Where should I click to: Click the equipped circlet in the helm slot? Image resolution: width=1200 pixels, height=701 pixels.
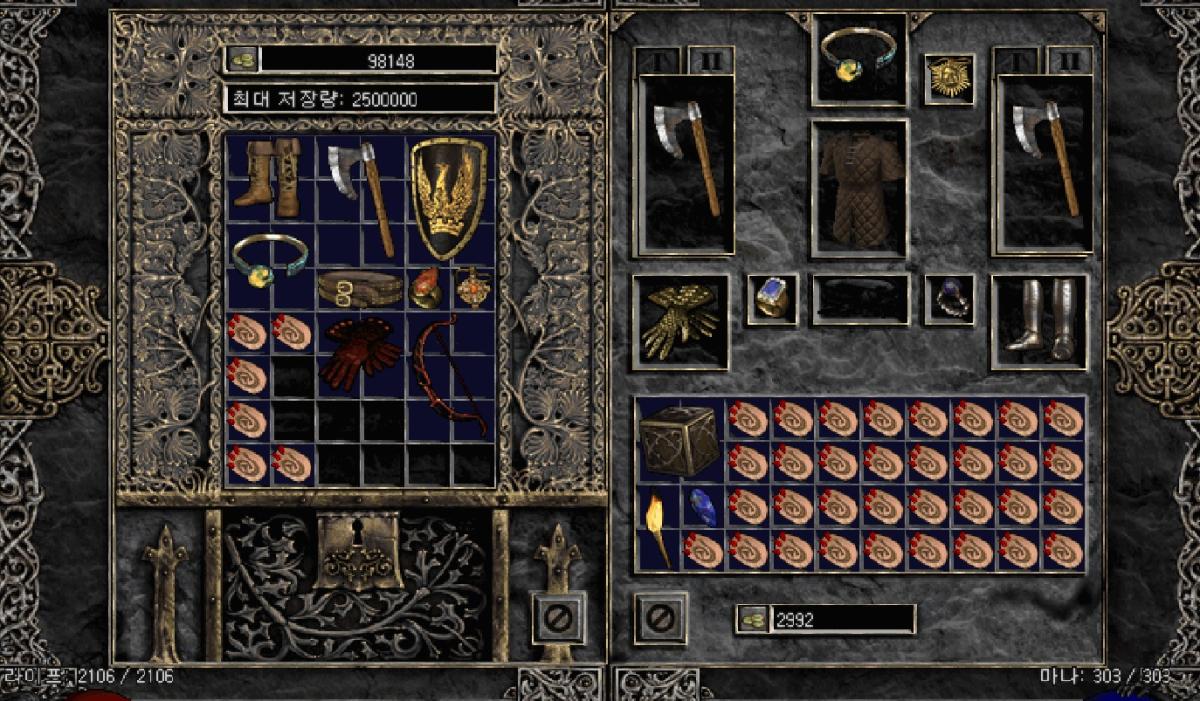pos(859,58)
